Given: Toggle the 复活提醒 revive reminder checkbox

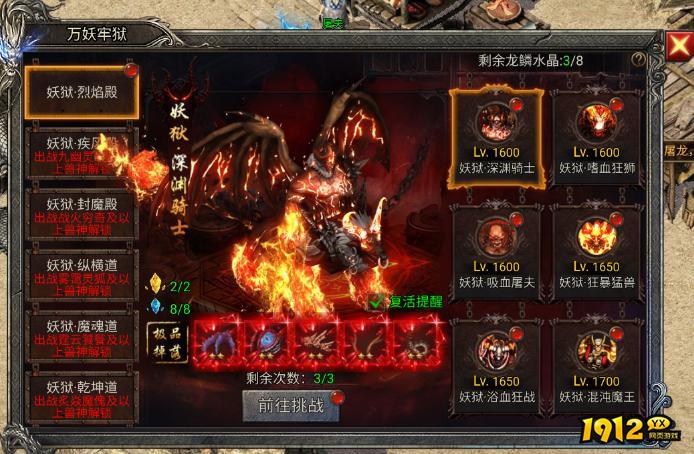Looking at the screenshot, I should [375, 299].
